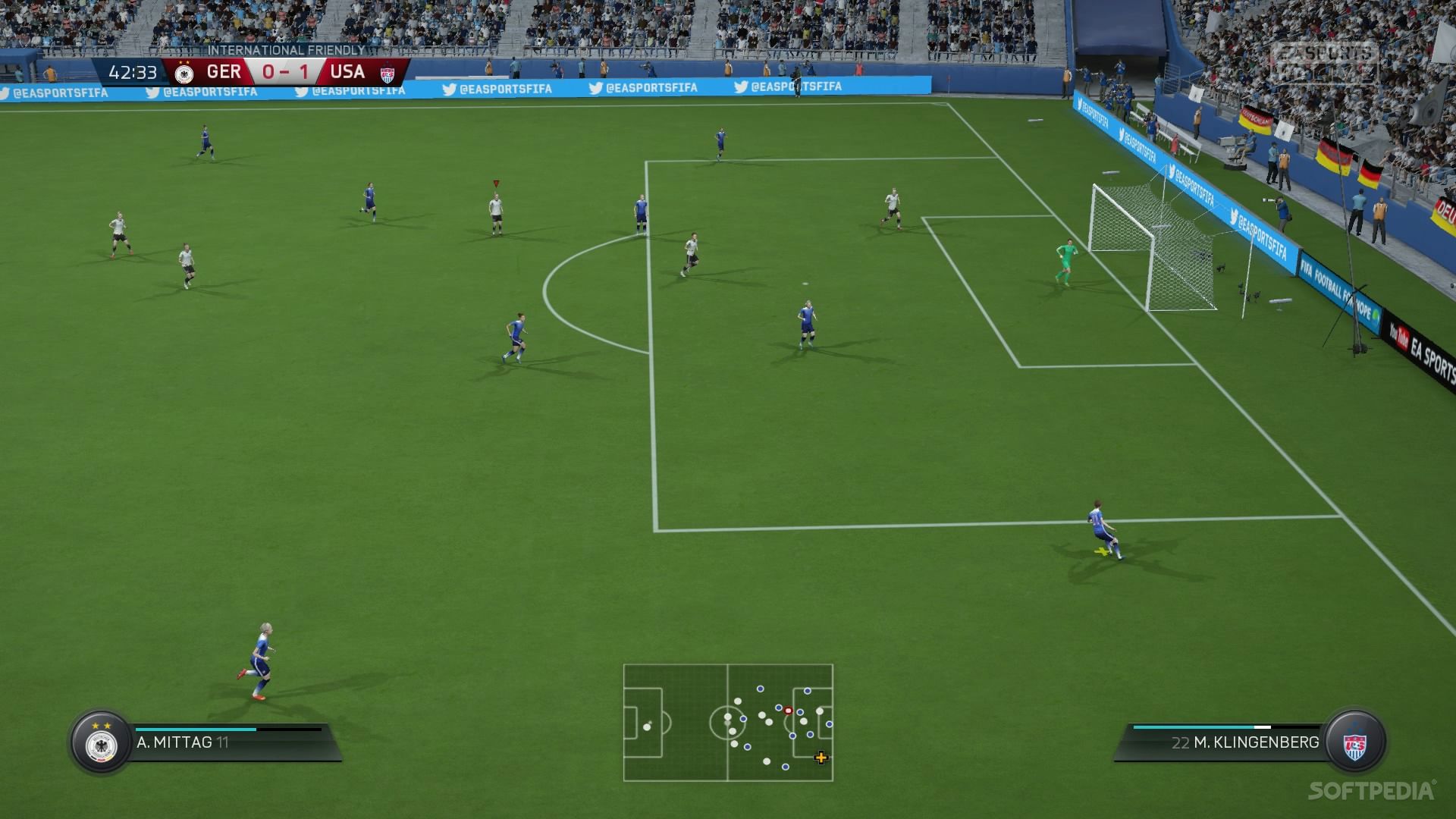The image size is (1456, 819).
Task: Select the Germany crest beside A. Mittag
Action: 102,743
